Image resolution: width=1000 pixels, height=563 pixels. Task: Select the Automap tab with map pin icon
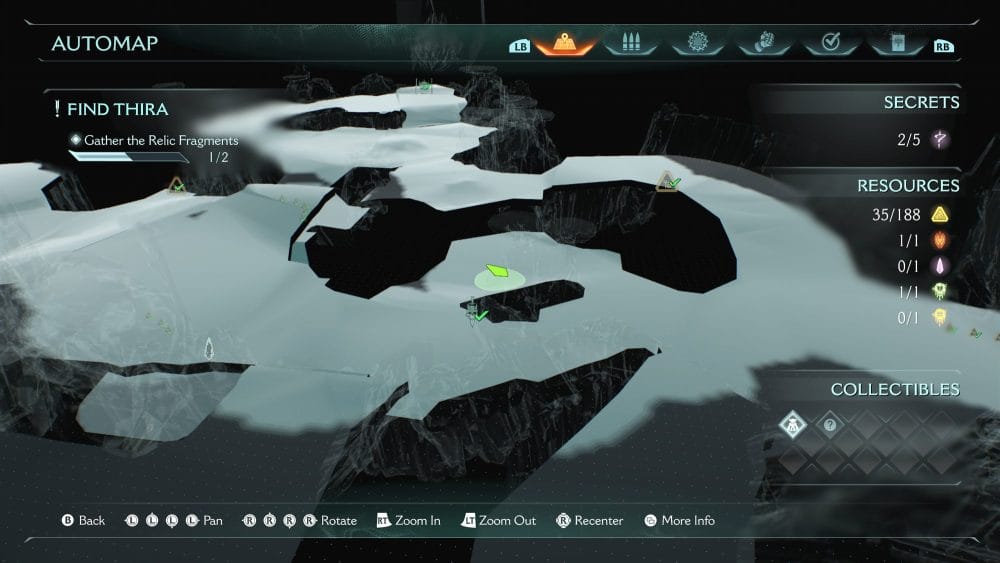pos(565,43)
